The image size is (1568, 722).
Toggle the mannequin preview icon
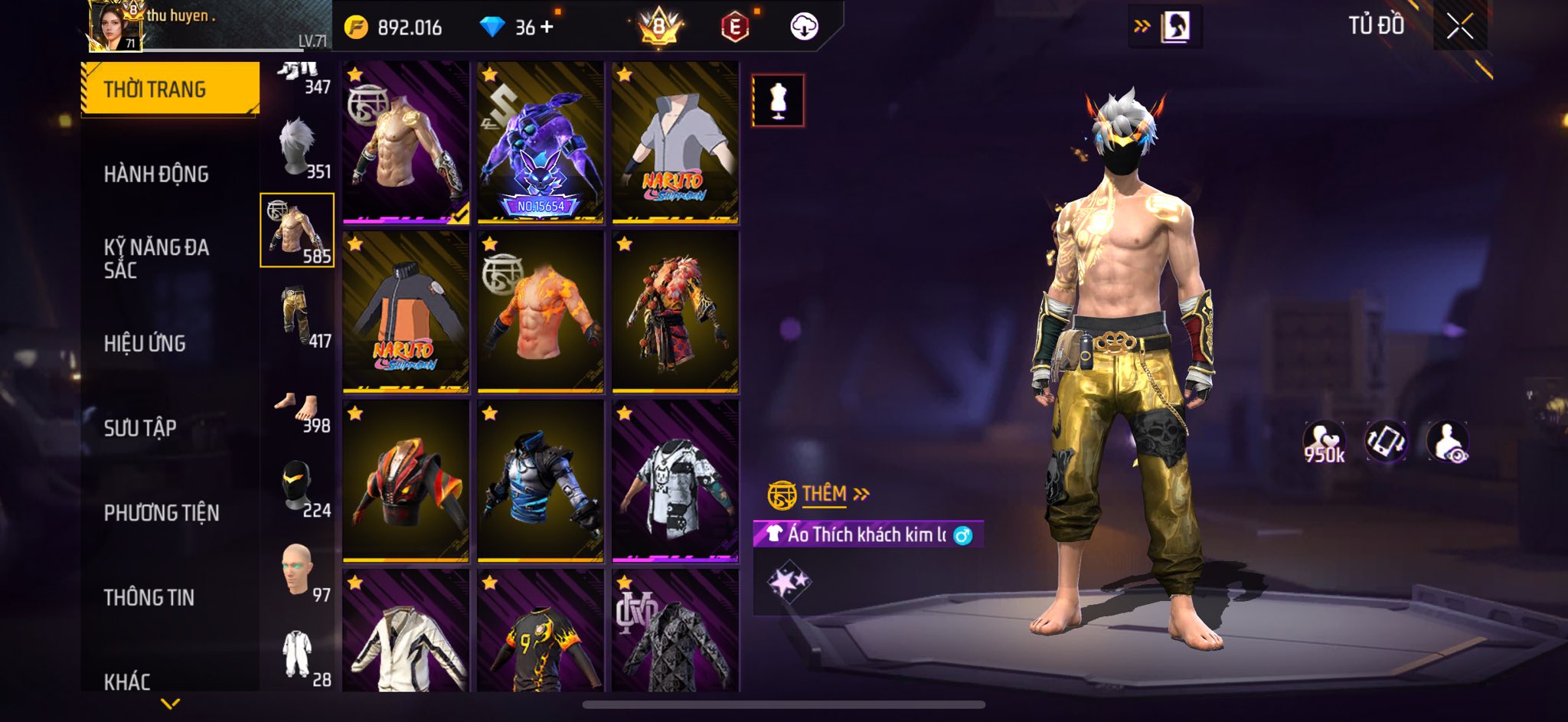[x=778, y=100]
